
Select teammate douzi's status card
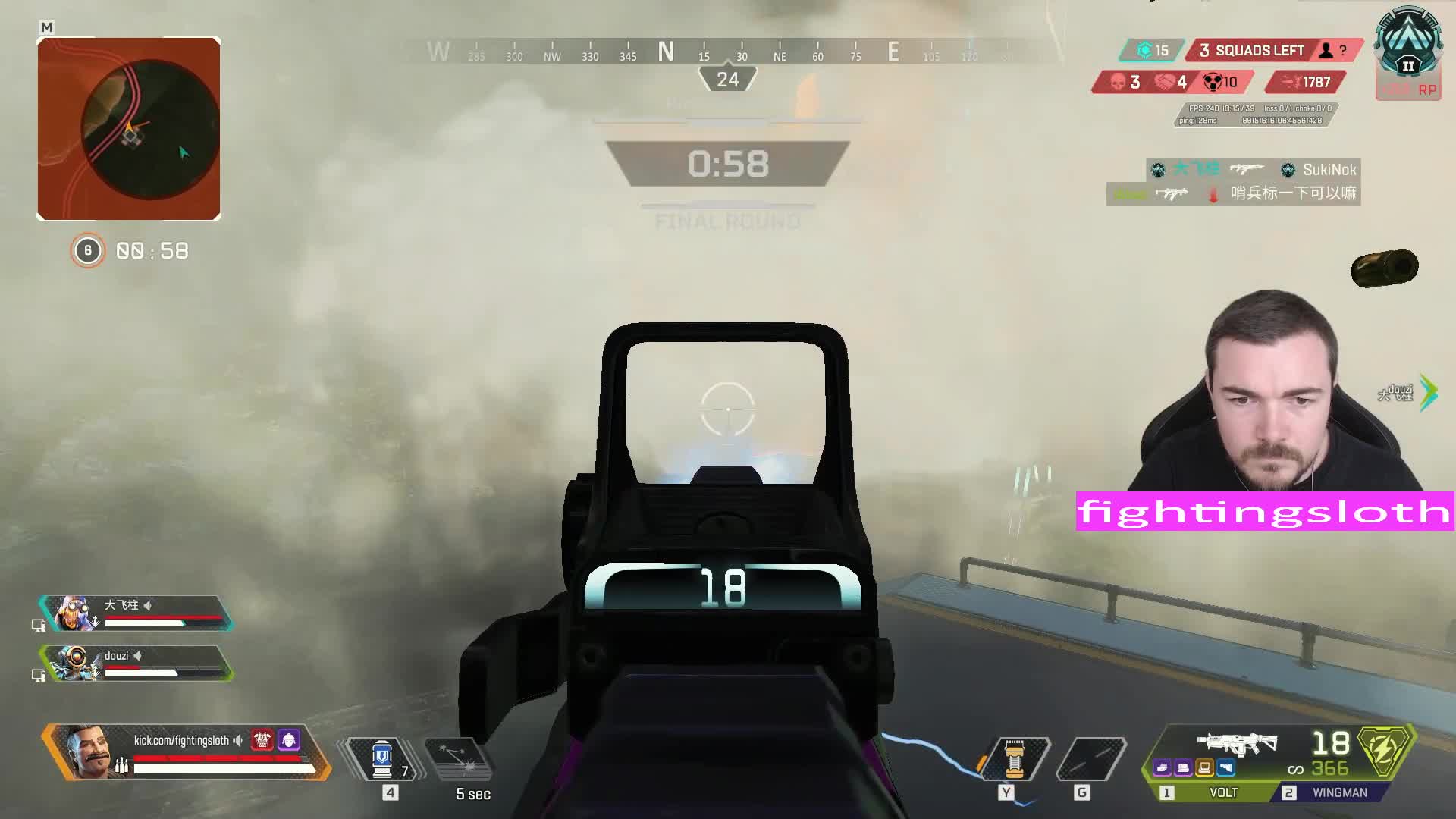point(136,664)
